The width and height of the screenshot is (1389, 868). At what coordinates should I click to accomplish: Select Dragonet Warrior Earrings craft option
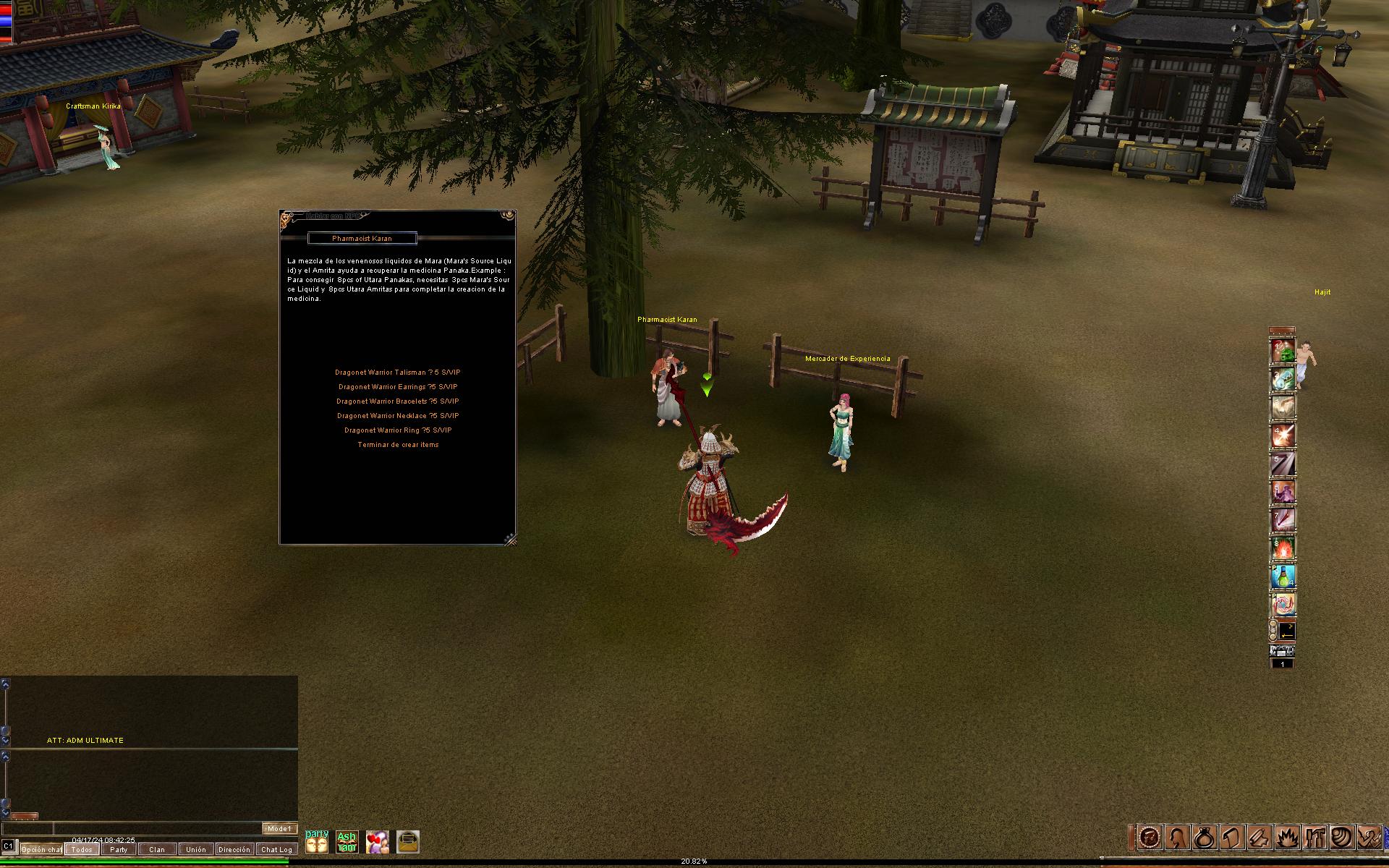pos(397,387)
